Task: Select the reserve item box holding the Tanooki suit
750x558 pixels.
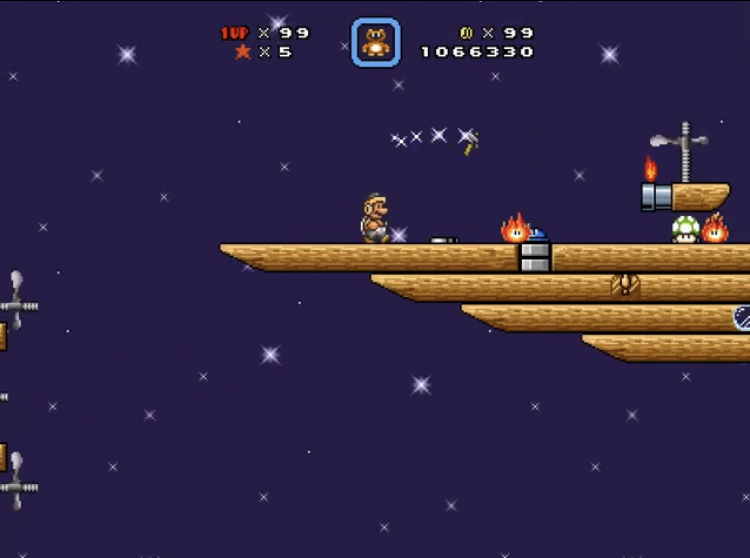Action: click(375, 43)
